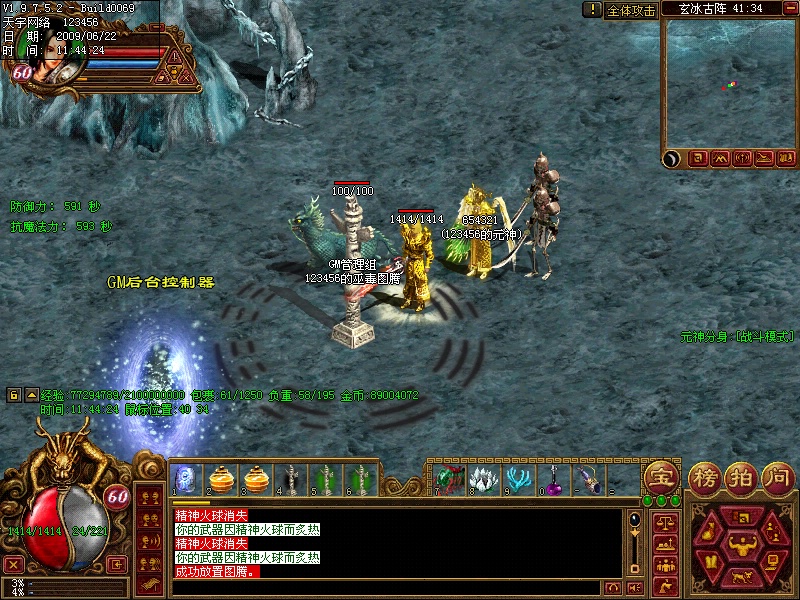Click the yellow exclamation mark icon

coord(592,10)
